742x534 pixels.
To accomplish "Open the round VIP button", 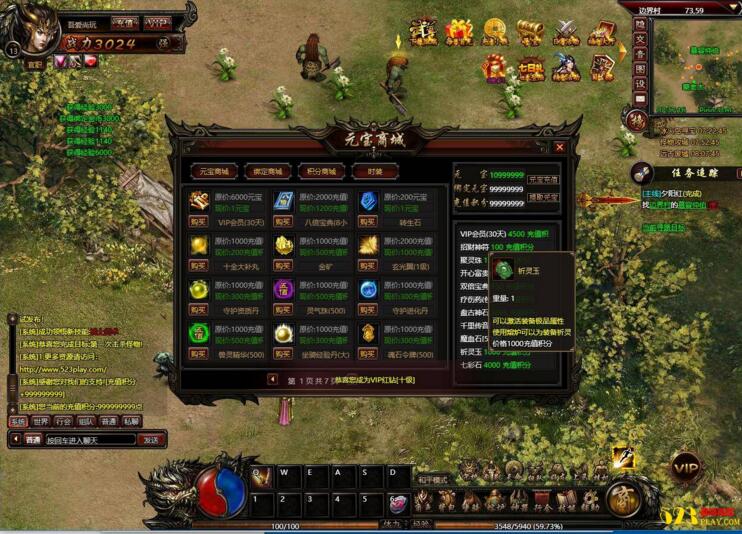I will pos(686,468).
